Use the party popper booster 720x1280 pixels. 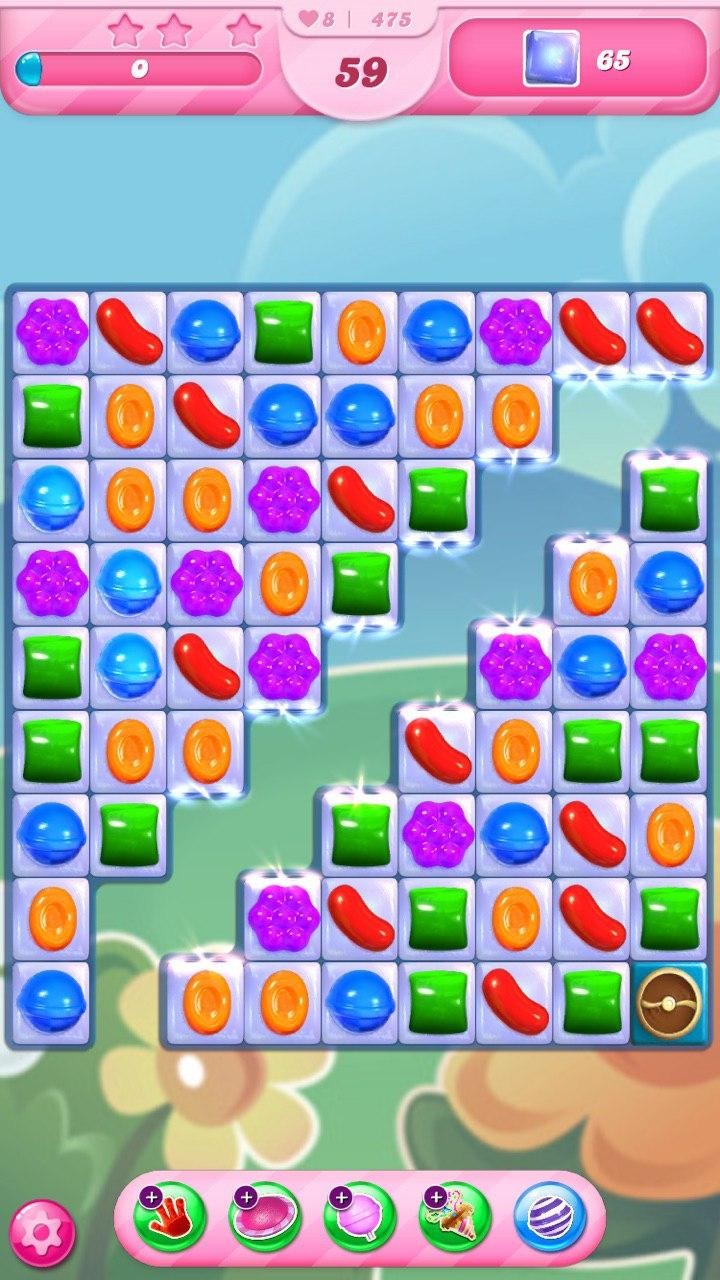coord(454,1217)
